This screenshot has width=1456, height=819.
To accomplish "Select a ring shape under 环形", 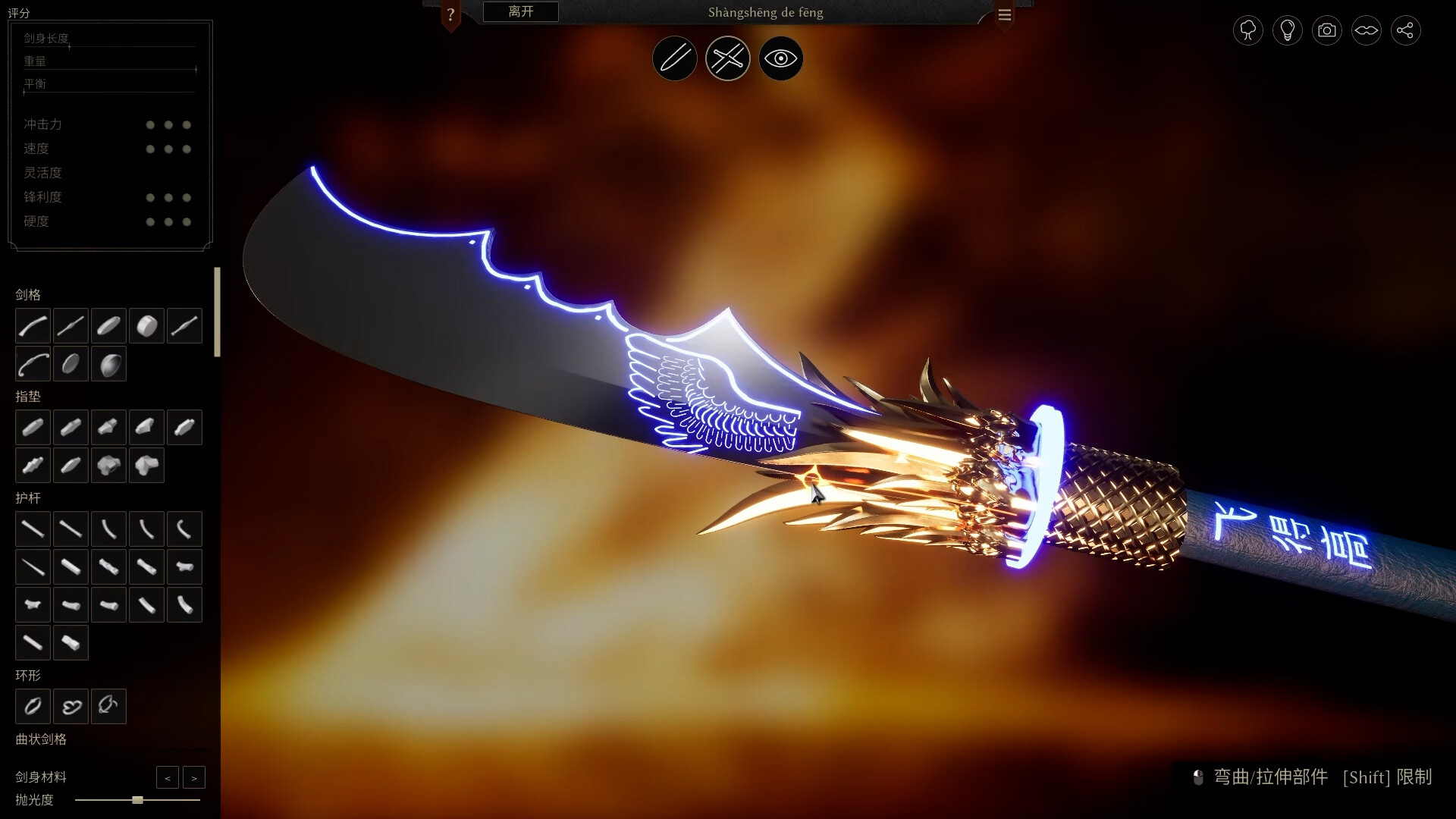I will [33, 706].
